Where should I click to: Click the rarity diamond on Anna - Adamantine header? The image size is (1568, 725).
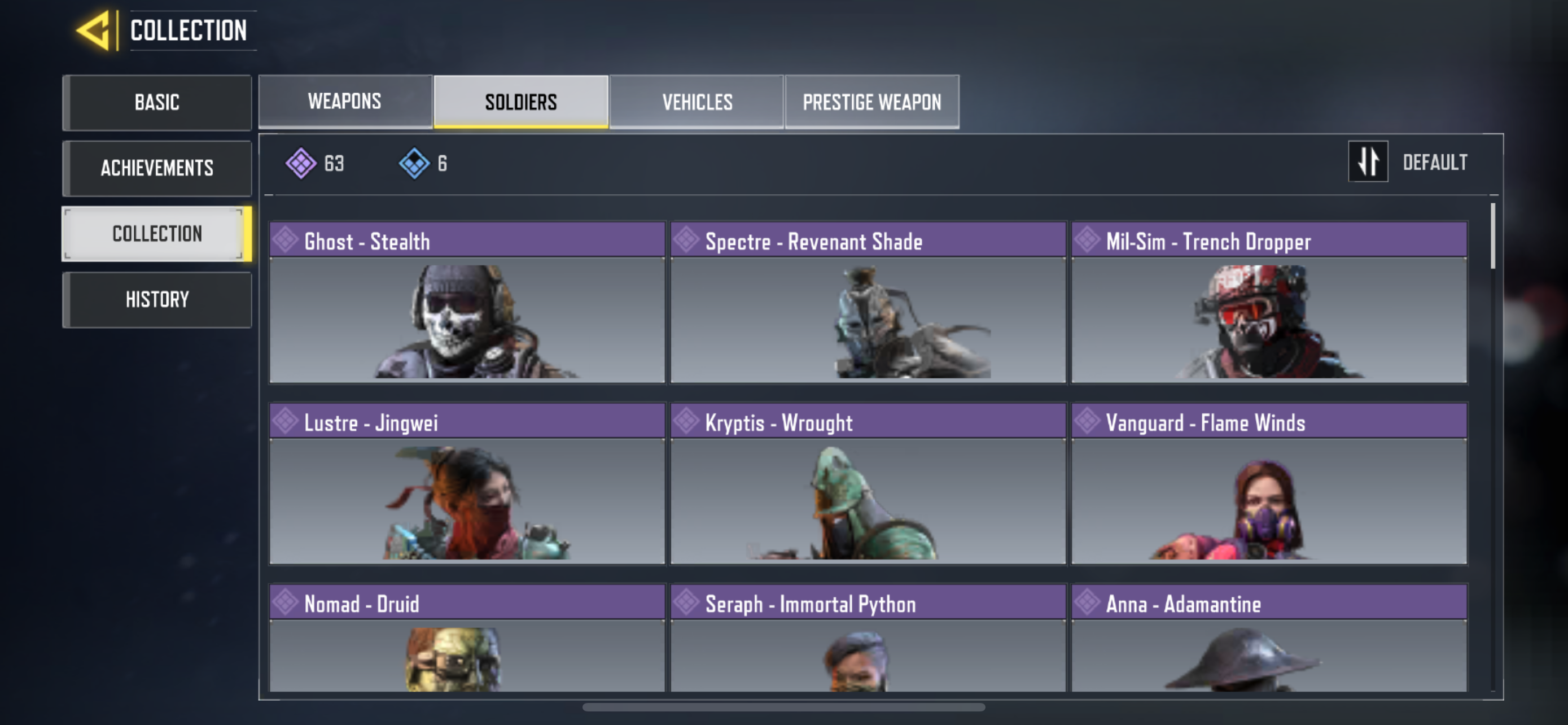tap(1087, 602)
